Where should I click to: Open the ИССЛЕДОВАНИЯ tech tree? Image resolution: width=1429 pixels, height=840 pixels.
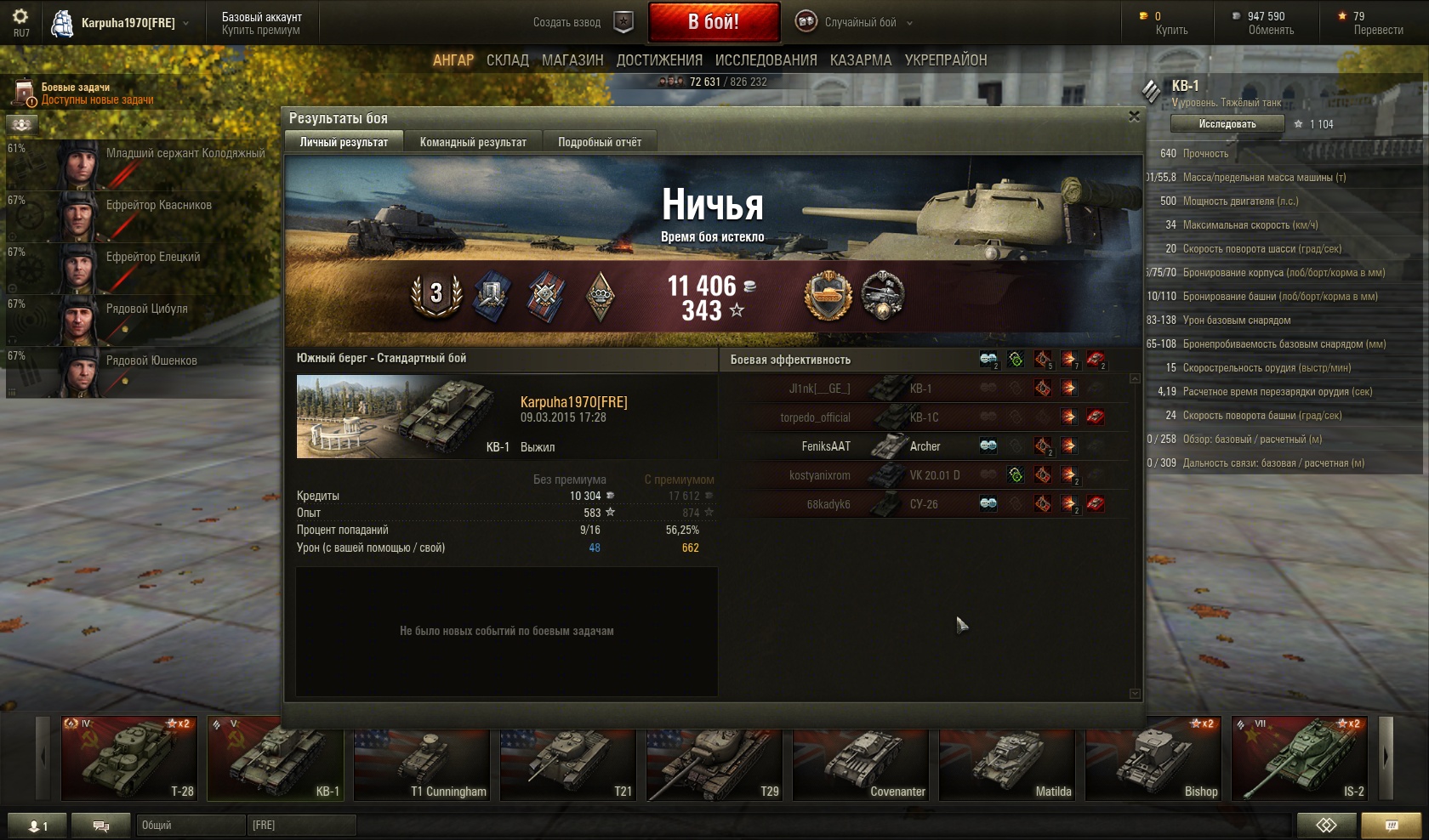(x=766, y=60)
